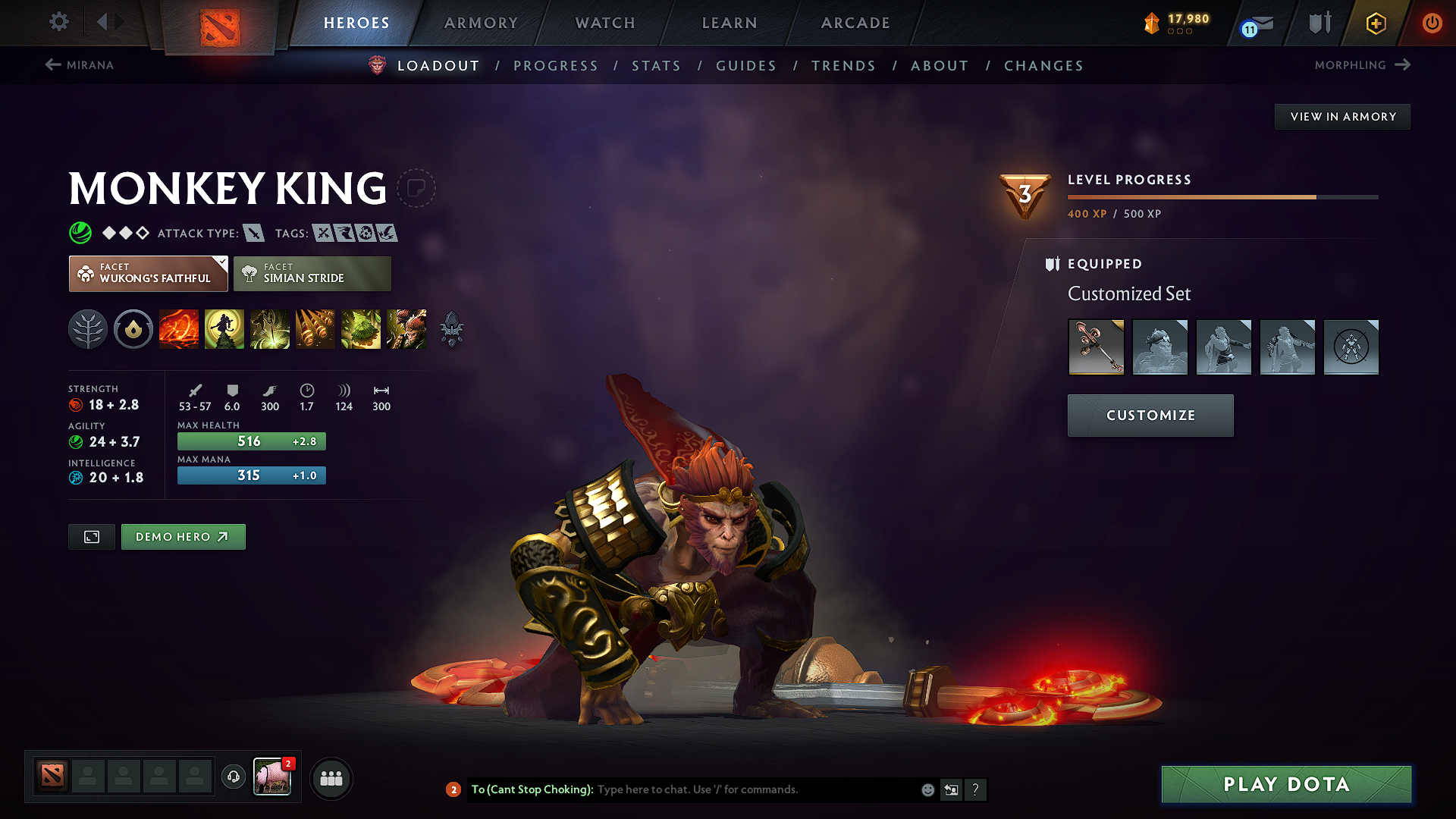
Task: Click the voice chat headset icon
Action: point(233,778)
